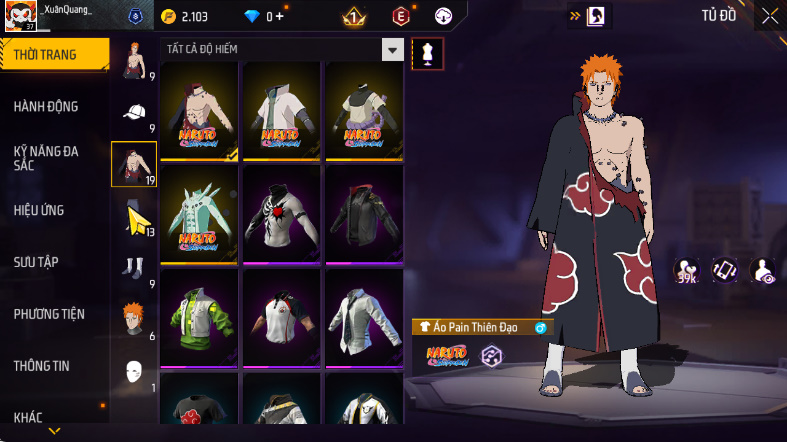787x442 pixels.
Task: Toggle the eye view icon beside character
Action: [x=762, y=270]
